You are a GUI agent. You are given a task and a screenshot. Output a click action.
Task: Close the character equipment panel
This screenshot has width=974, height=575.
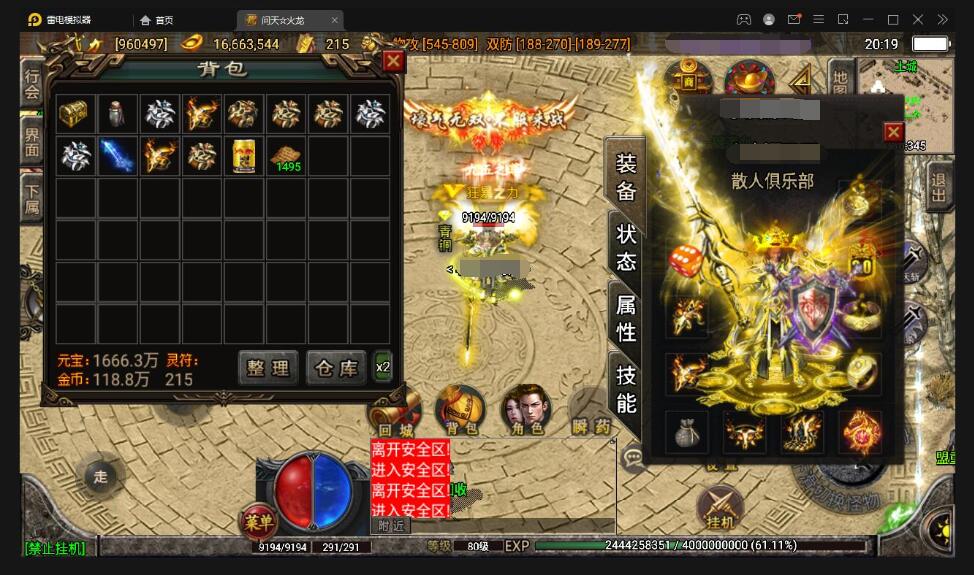[893, 132]
